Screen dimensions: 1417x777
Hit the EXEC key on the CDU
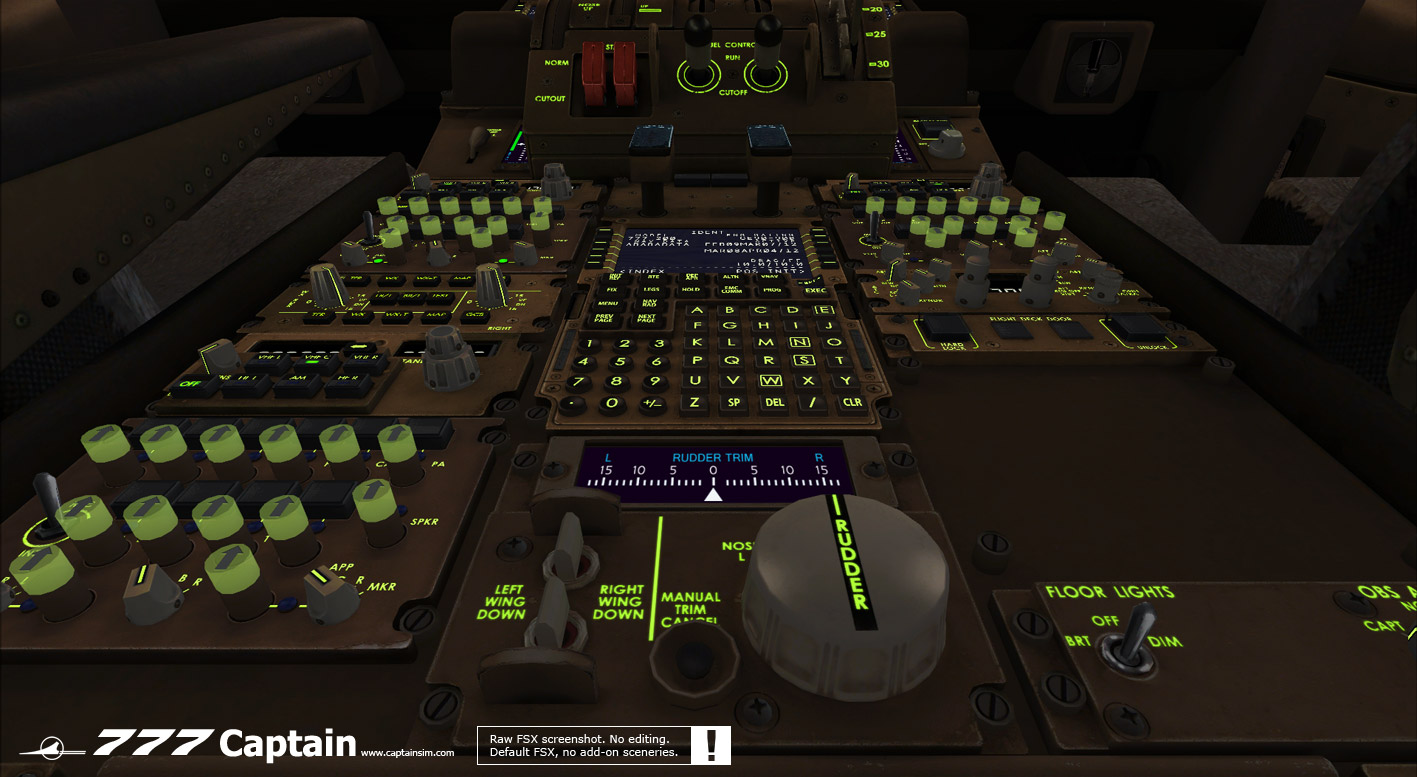tap(815, 290)
